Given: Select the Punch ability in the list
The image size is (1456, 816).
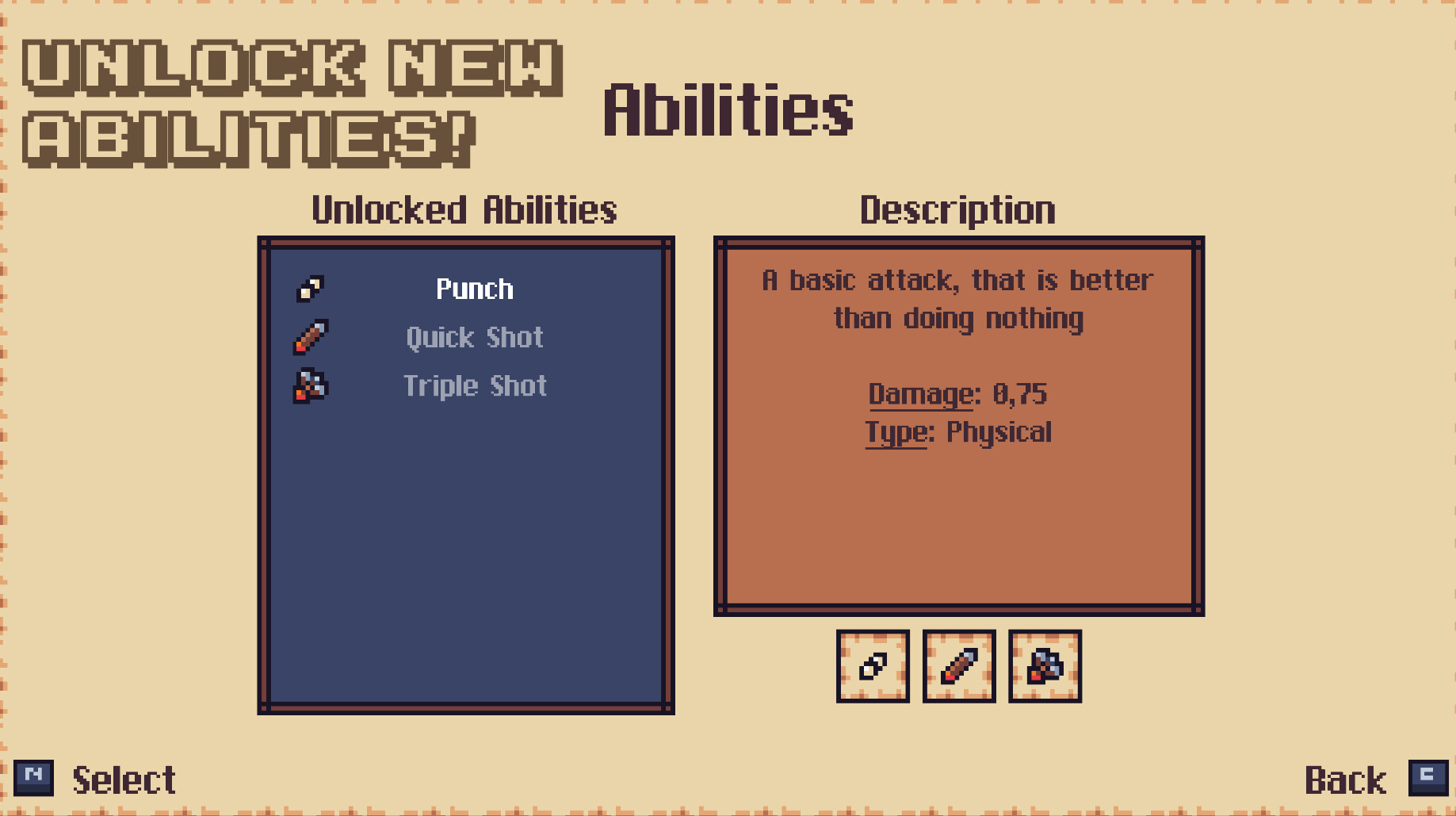Looking at the screenshot, I should tap(474, 289).
